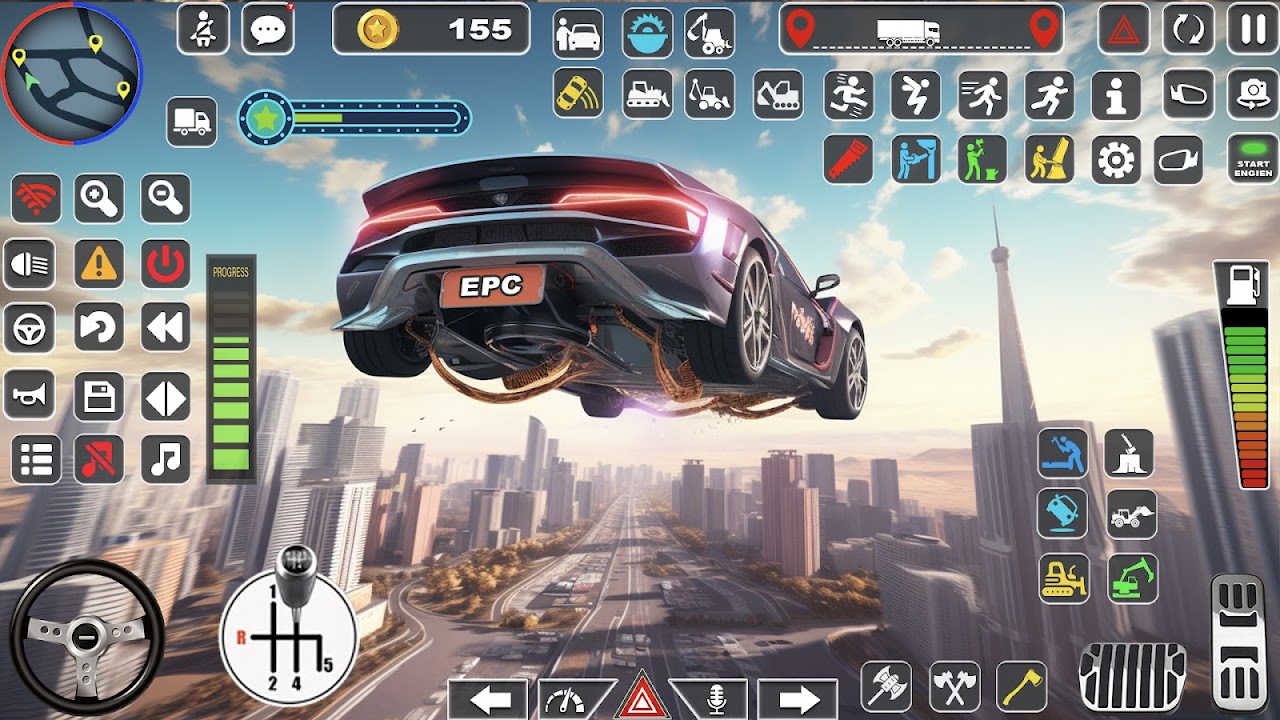Screen dimensions: 1280x720
Task: Toggle hazard lights at the bottom
Action: tap(642, 698)
